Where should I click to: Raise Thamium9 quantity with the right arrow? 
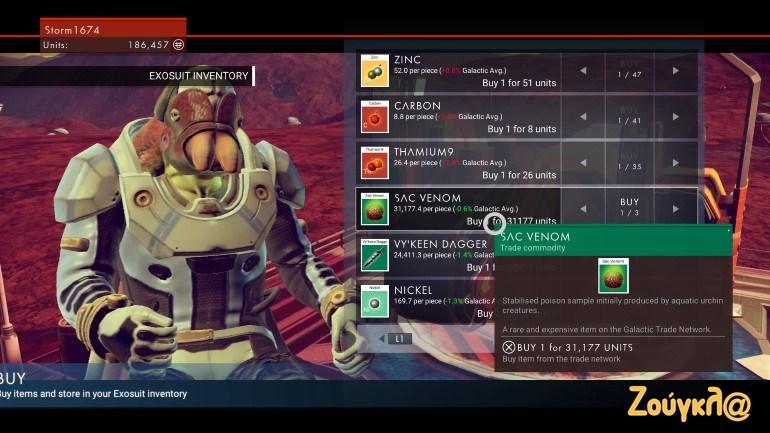676,162
